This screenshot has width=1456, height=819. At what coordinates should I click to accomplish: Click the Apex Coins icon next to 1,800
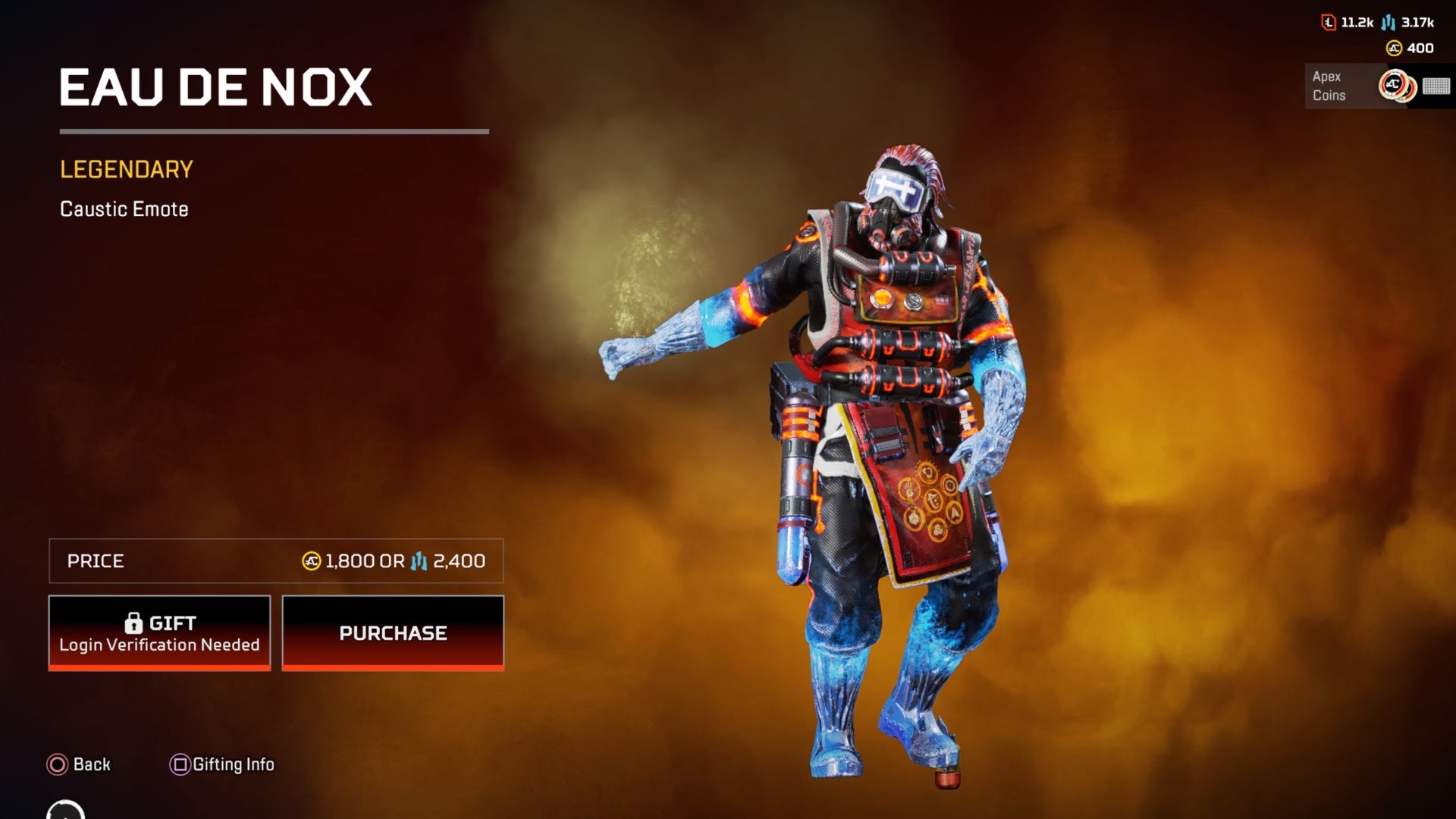point(311,562)
